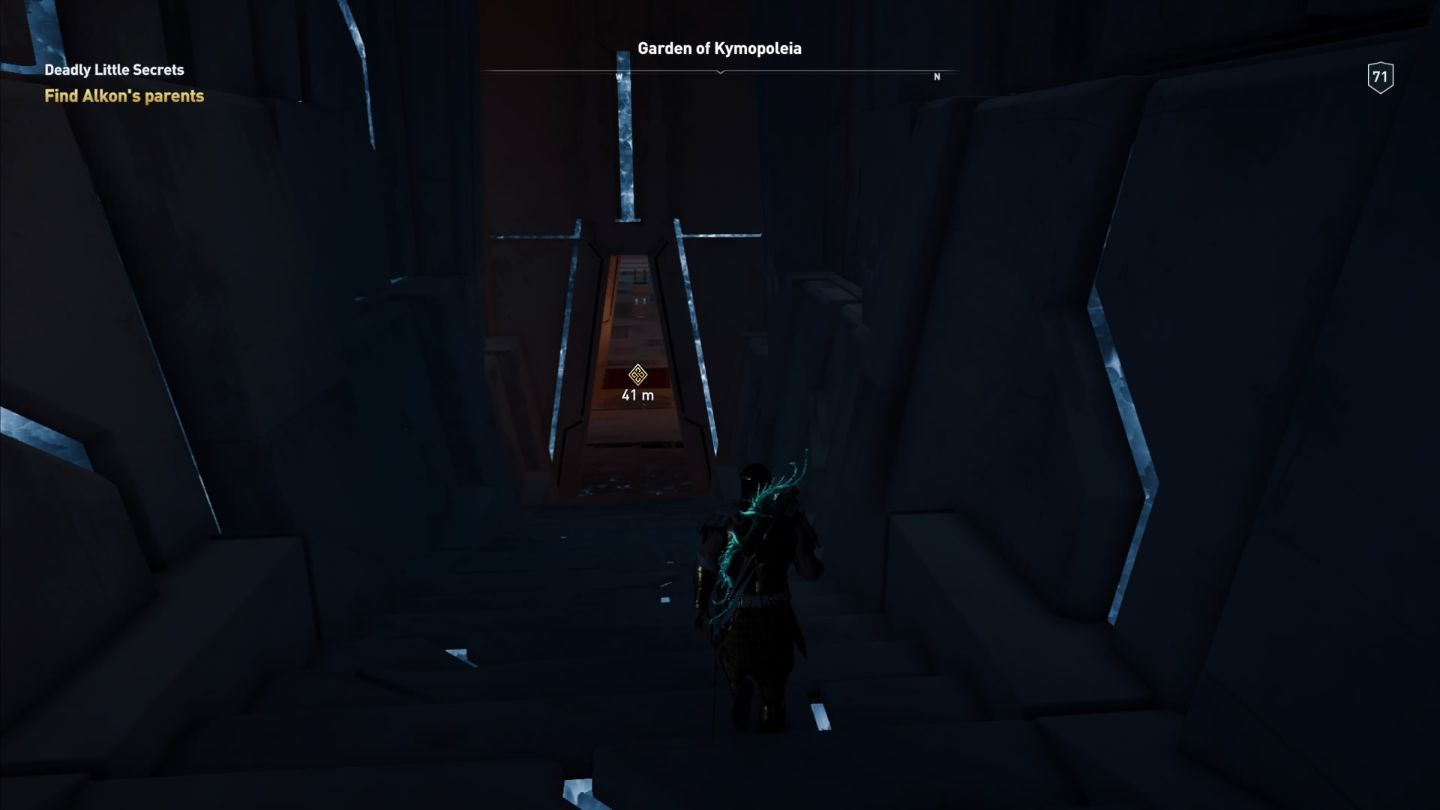Click the Find Alkon's parents objective
Viewport: 1440px width, 810px height.
coord(124,96)
